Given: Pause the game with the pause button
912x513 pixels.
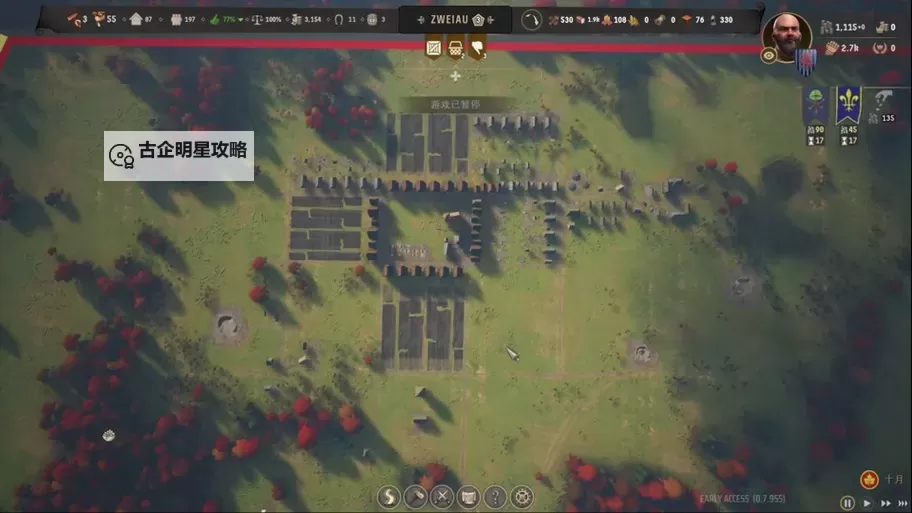Looking at the screenshot, I should pos(848,503).
